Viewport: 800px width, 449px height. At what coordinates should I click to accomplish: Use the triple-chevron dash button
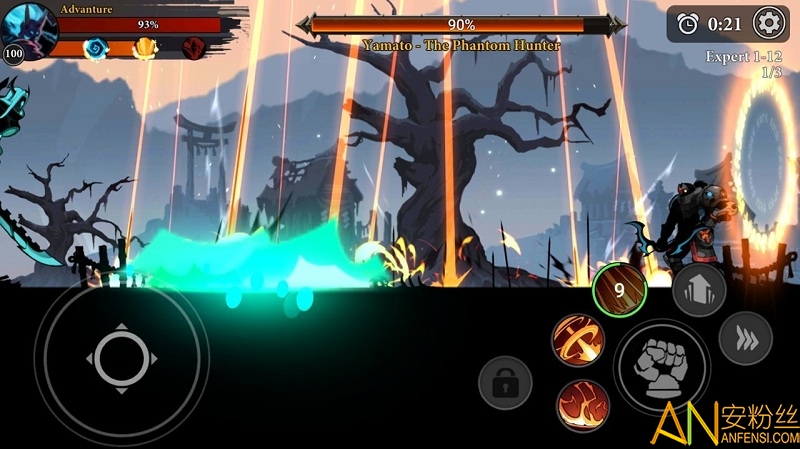coord(746,339)
